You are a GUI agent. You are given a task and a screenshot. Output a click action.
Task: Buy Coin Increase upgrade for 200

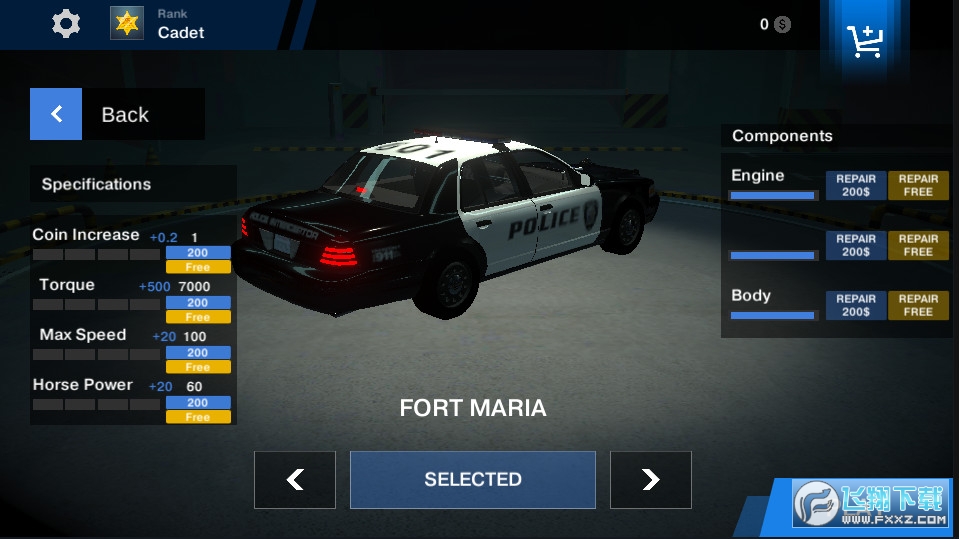(x=198, y=253)
